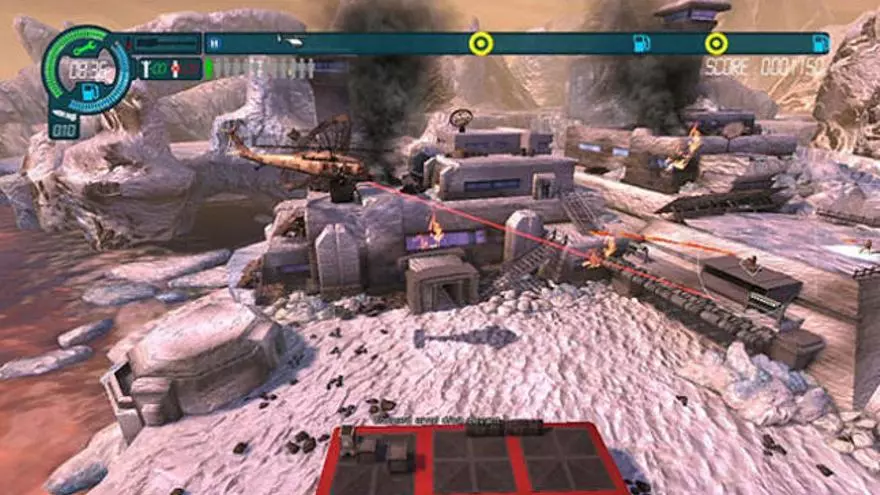The image size is (880, 495).
Task: Click the helipad H marker on the mission bar
Action: pos(213,43)
